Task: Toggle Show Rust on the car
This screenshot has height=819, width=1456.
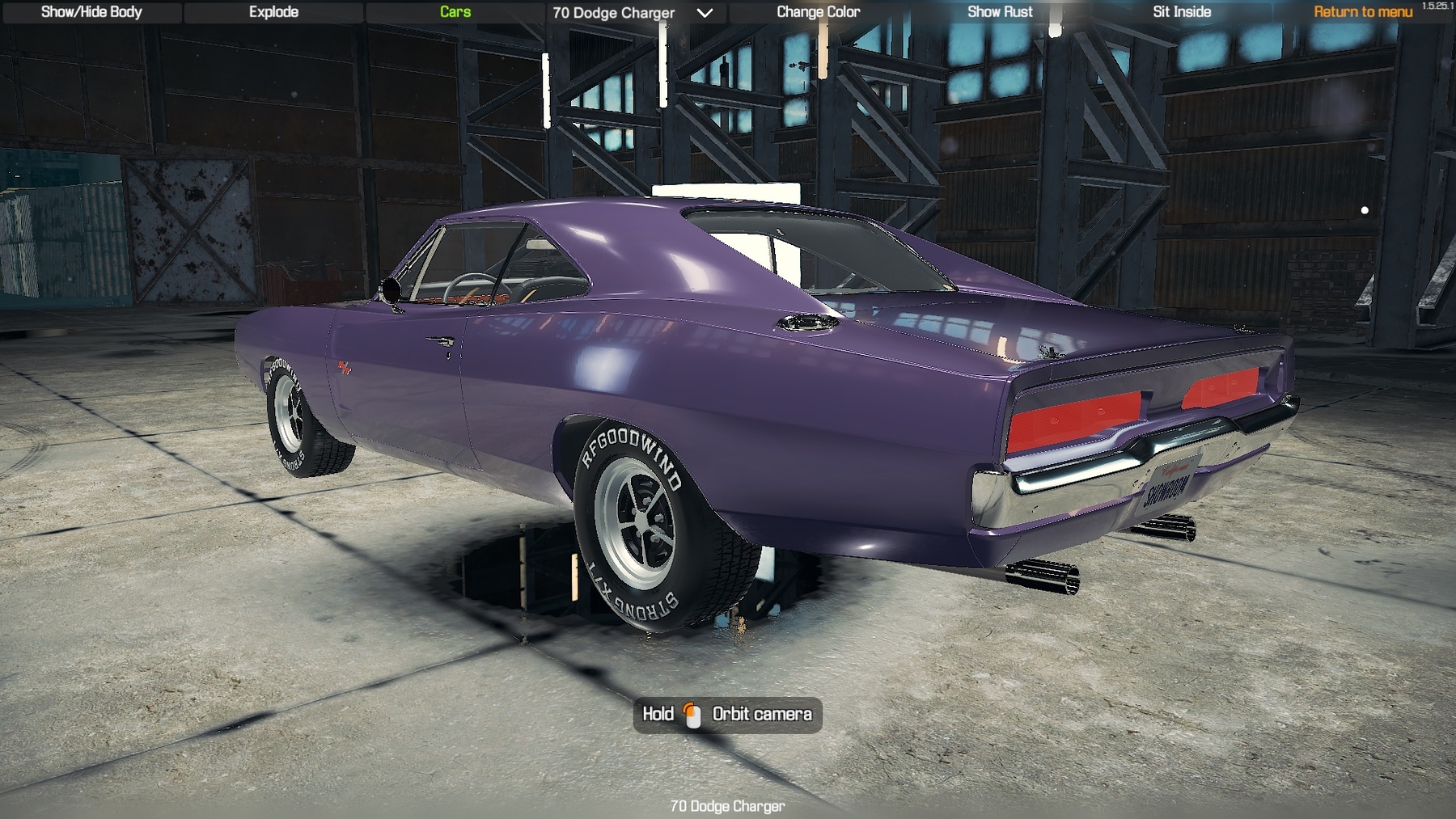Action: [1000, 12]
